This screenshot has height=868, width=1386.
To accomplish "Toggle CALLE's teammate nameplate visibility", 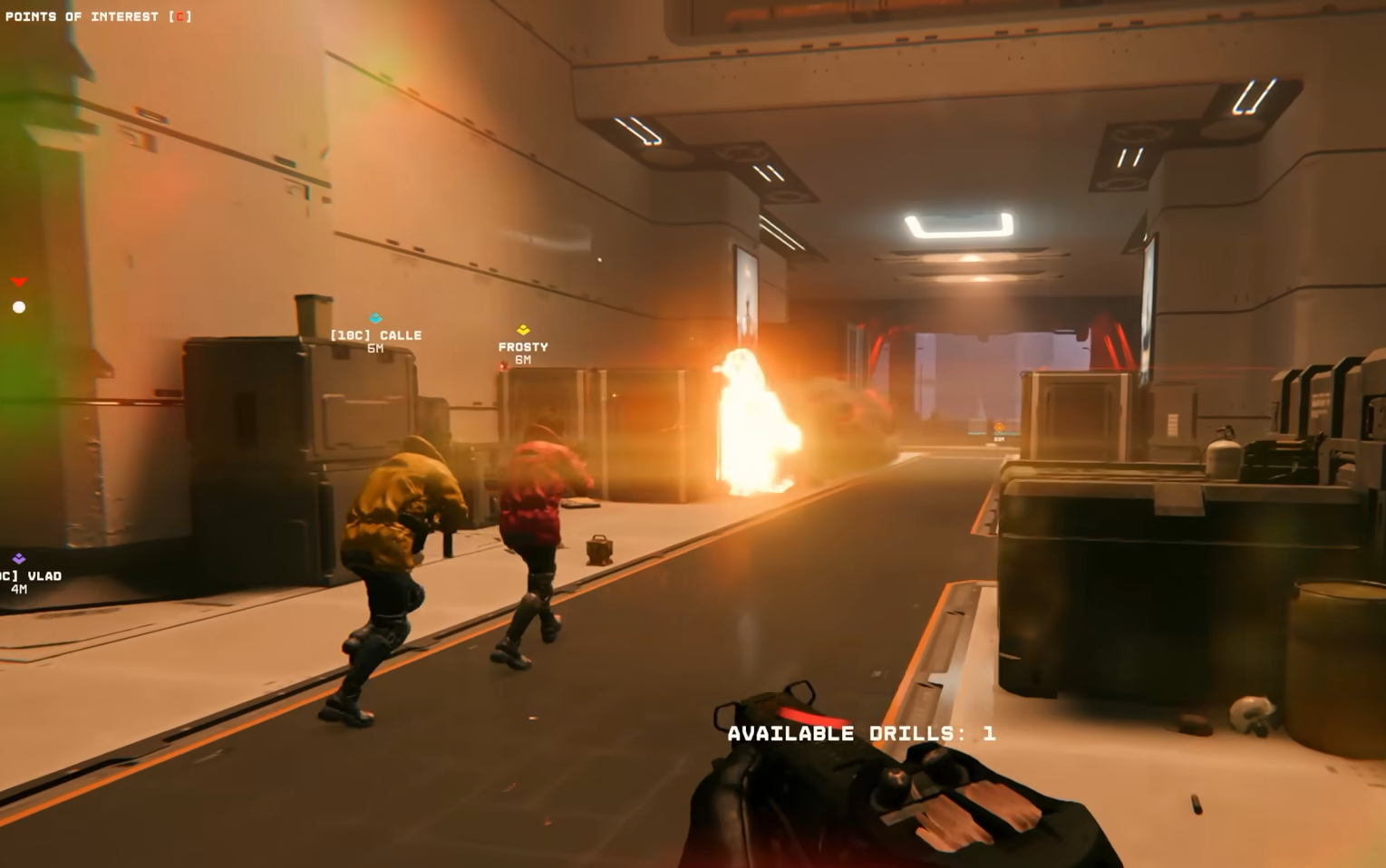I will click(x=375, y=334).
